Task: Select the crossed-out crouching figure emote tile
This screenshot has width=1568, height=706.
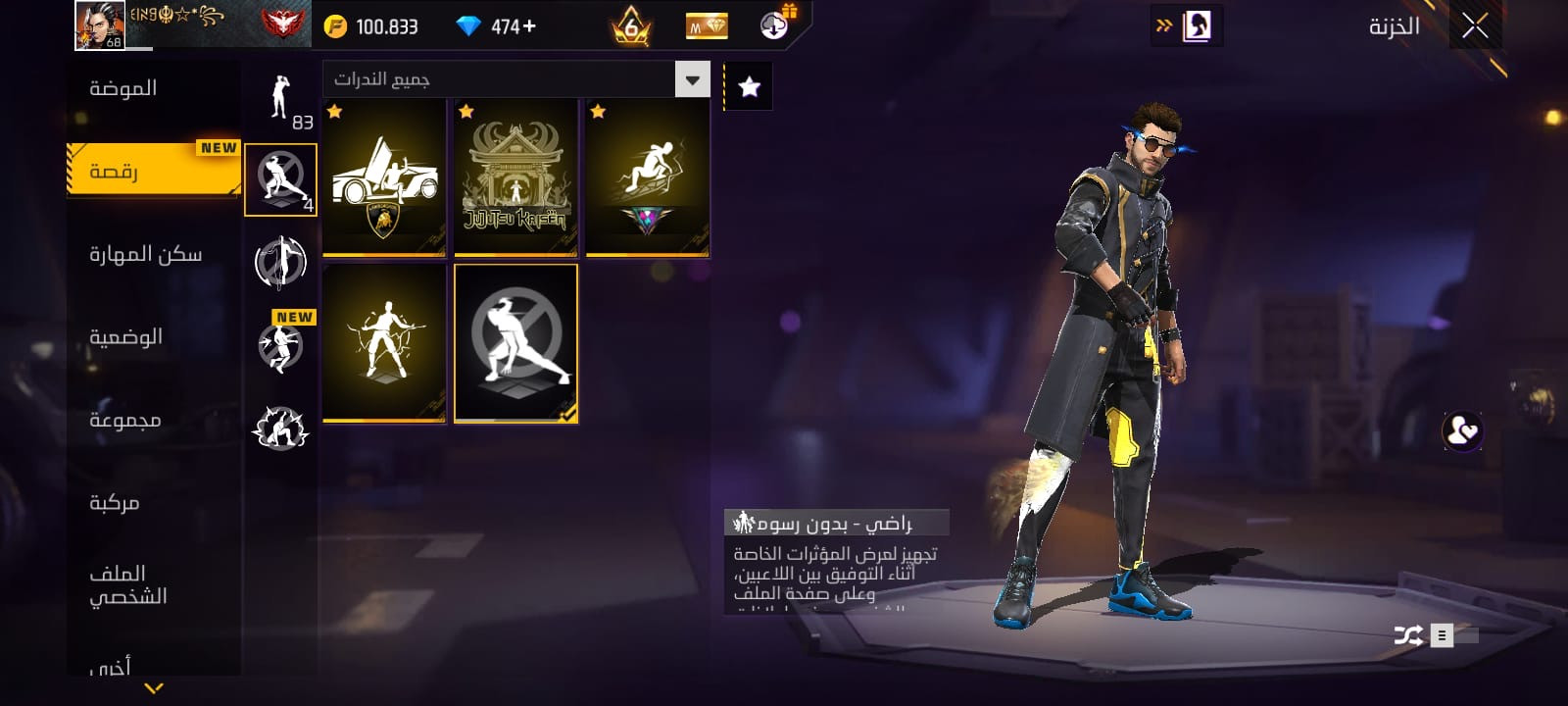Action: click(x=515, y=343)
